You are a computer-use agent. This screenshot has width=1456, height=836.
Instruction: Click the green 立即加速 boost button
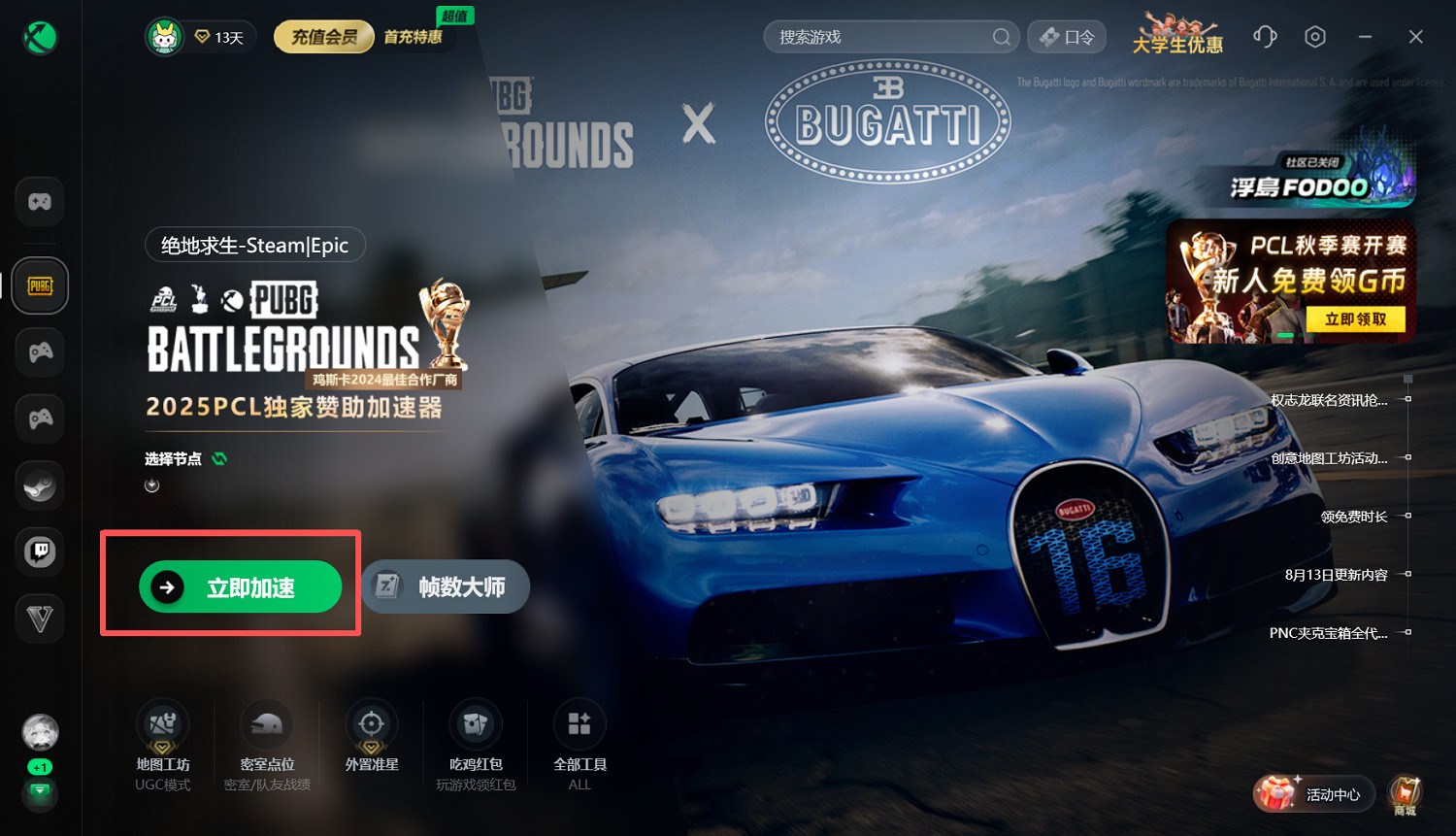[242, 586]
